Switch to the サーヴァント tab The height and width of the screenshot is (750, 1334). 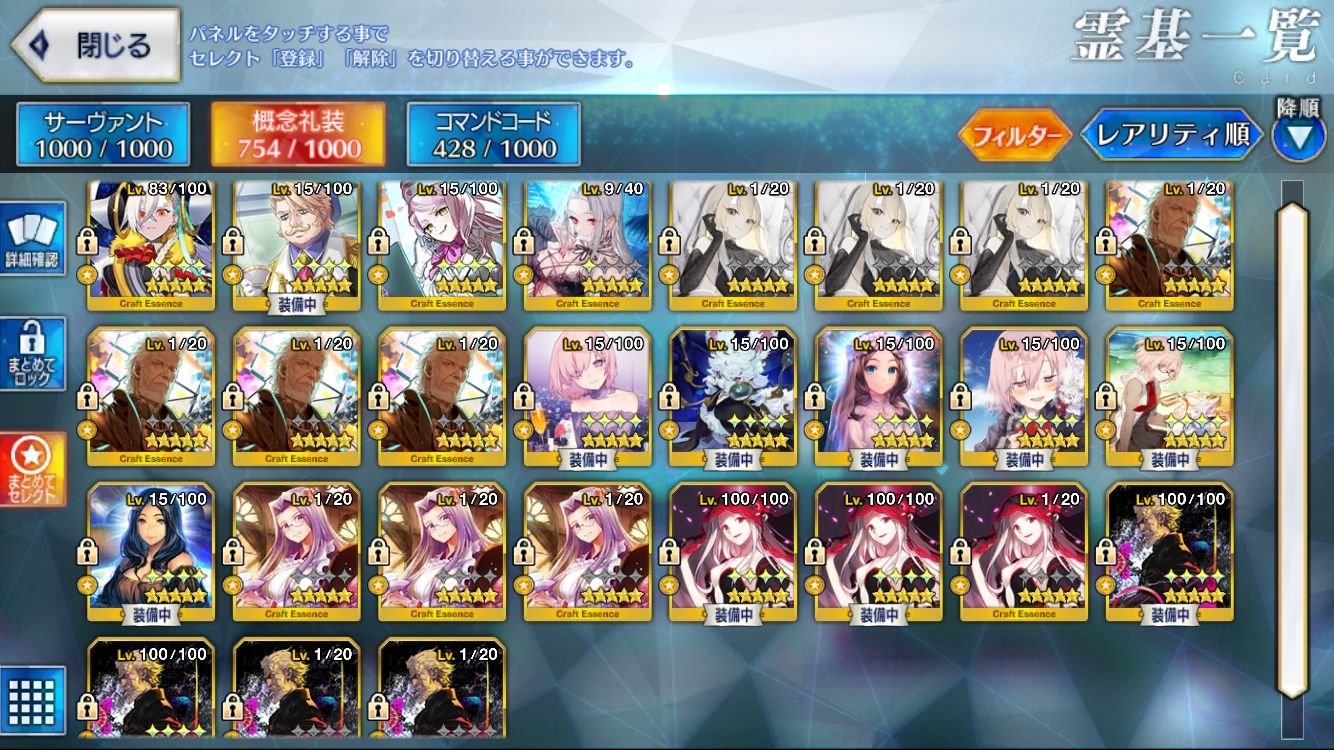(x=103, y=134)
